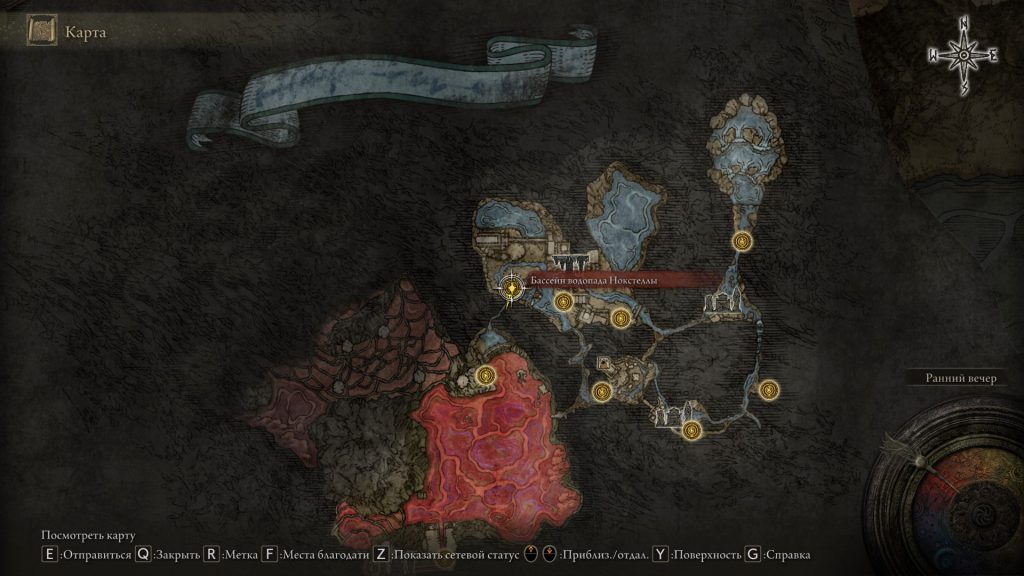Screen dimensions: 1024x576
Task: Click the compass rose
Action: coord(963,55)
